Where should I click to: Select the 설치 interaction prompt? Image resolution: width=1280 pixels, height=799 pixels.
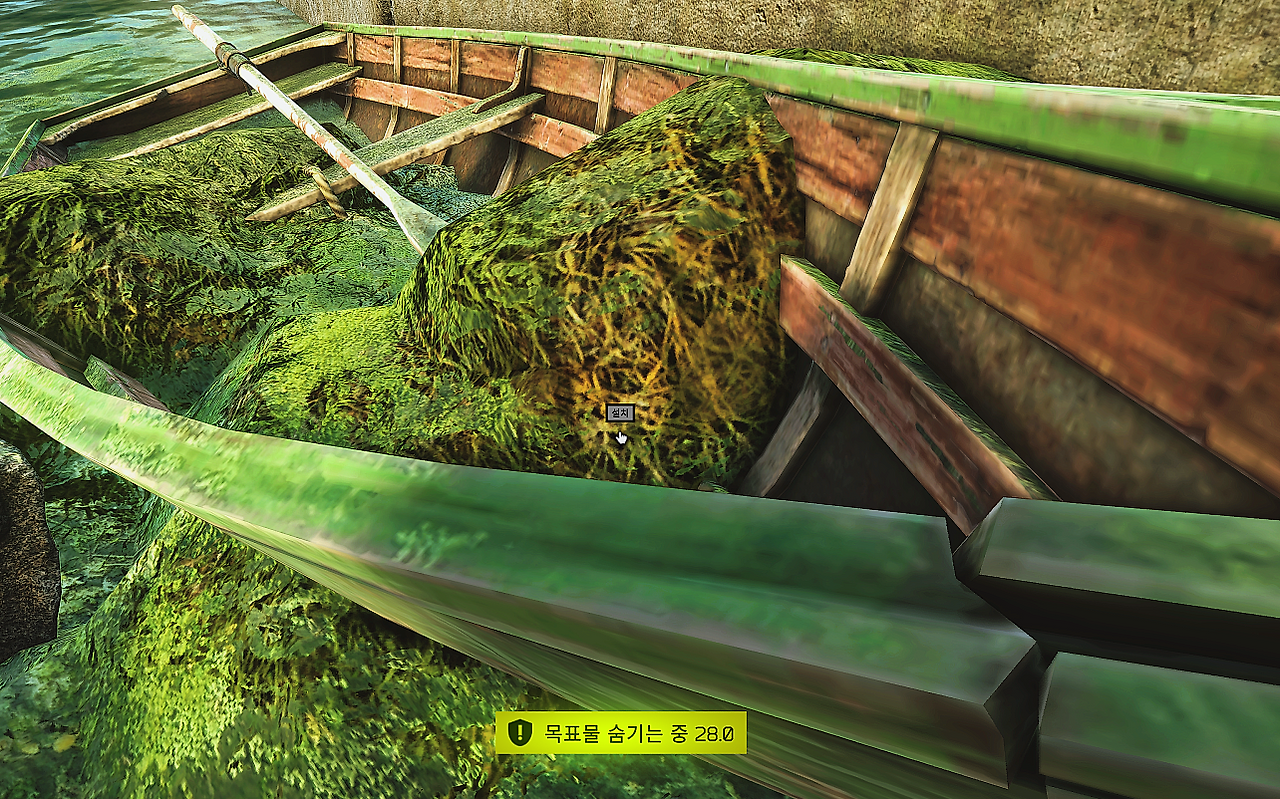[619, 410]
